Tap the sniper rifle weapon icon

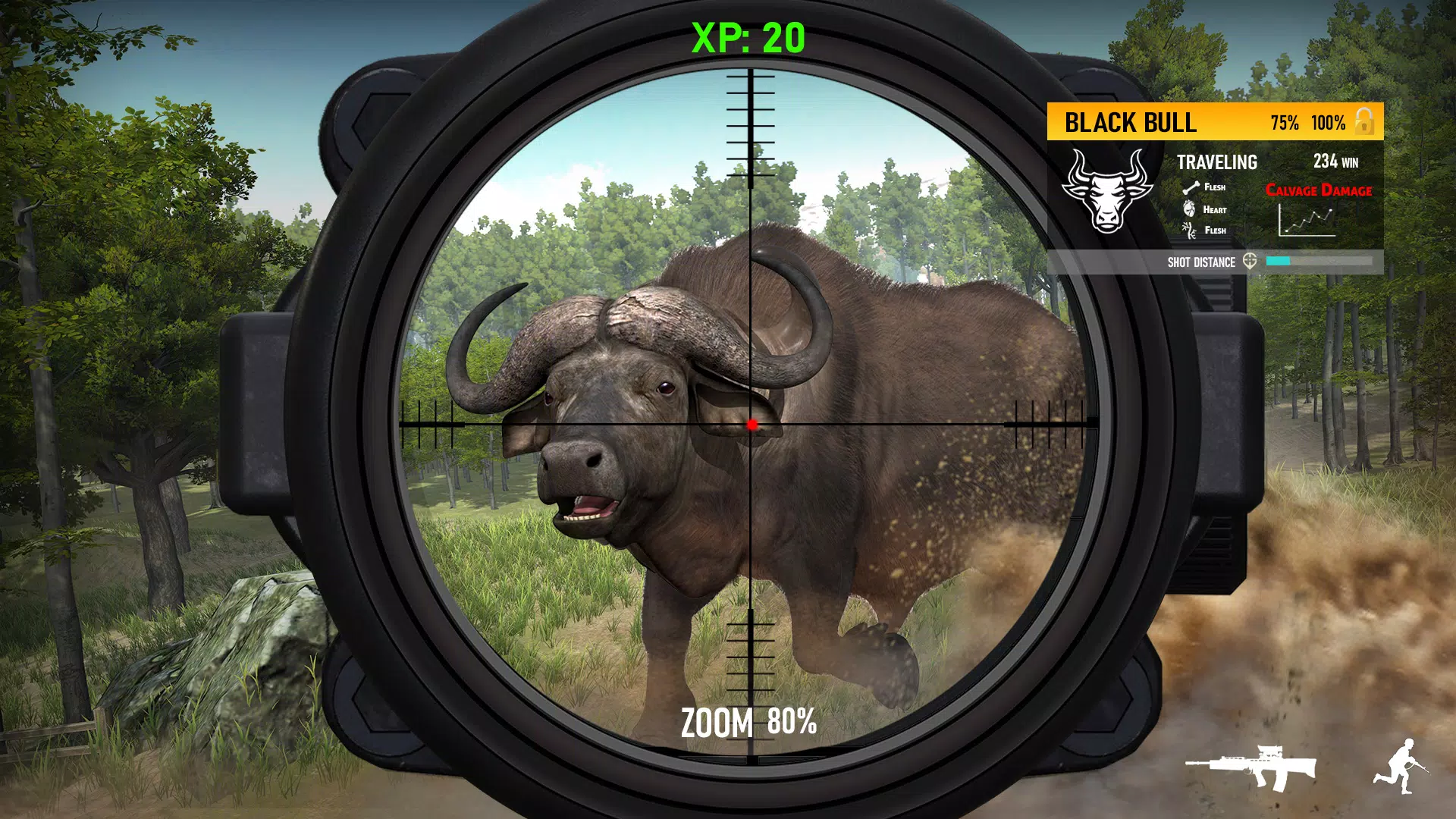[x=1252, y=767]
